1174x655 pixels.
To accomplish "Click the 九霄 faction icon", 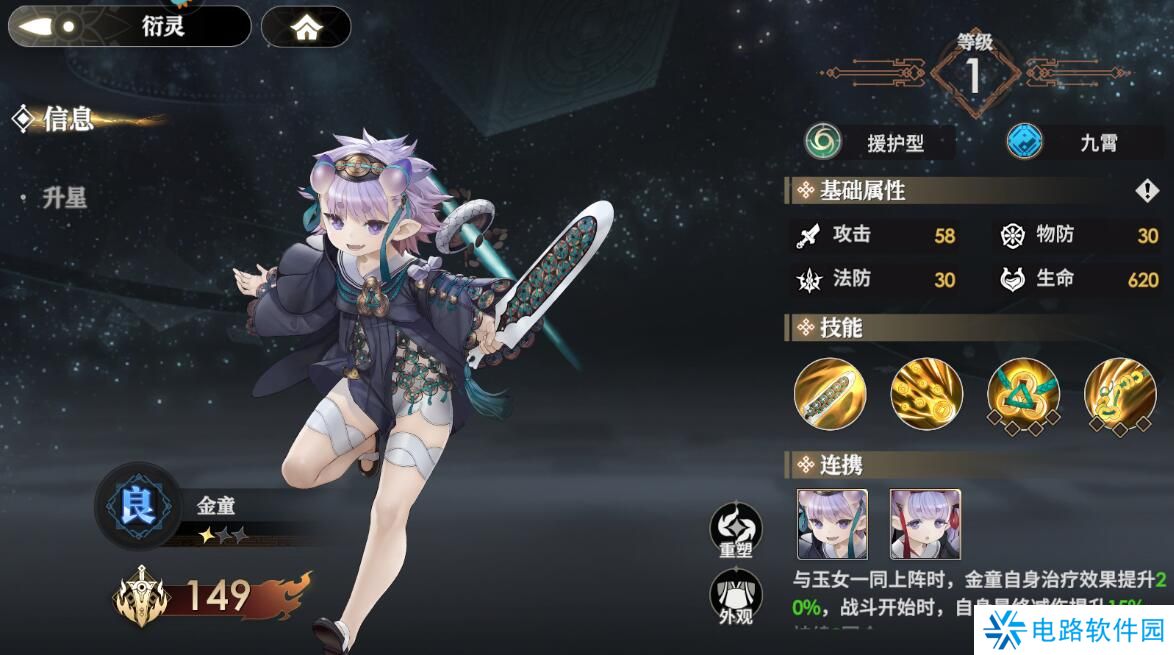I will 1025,141.
